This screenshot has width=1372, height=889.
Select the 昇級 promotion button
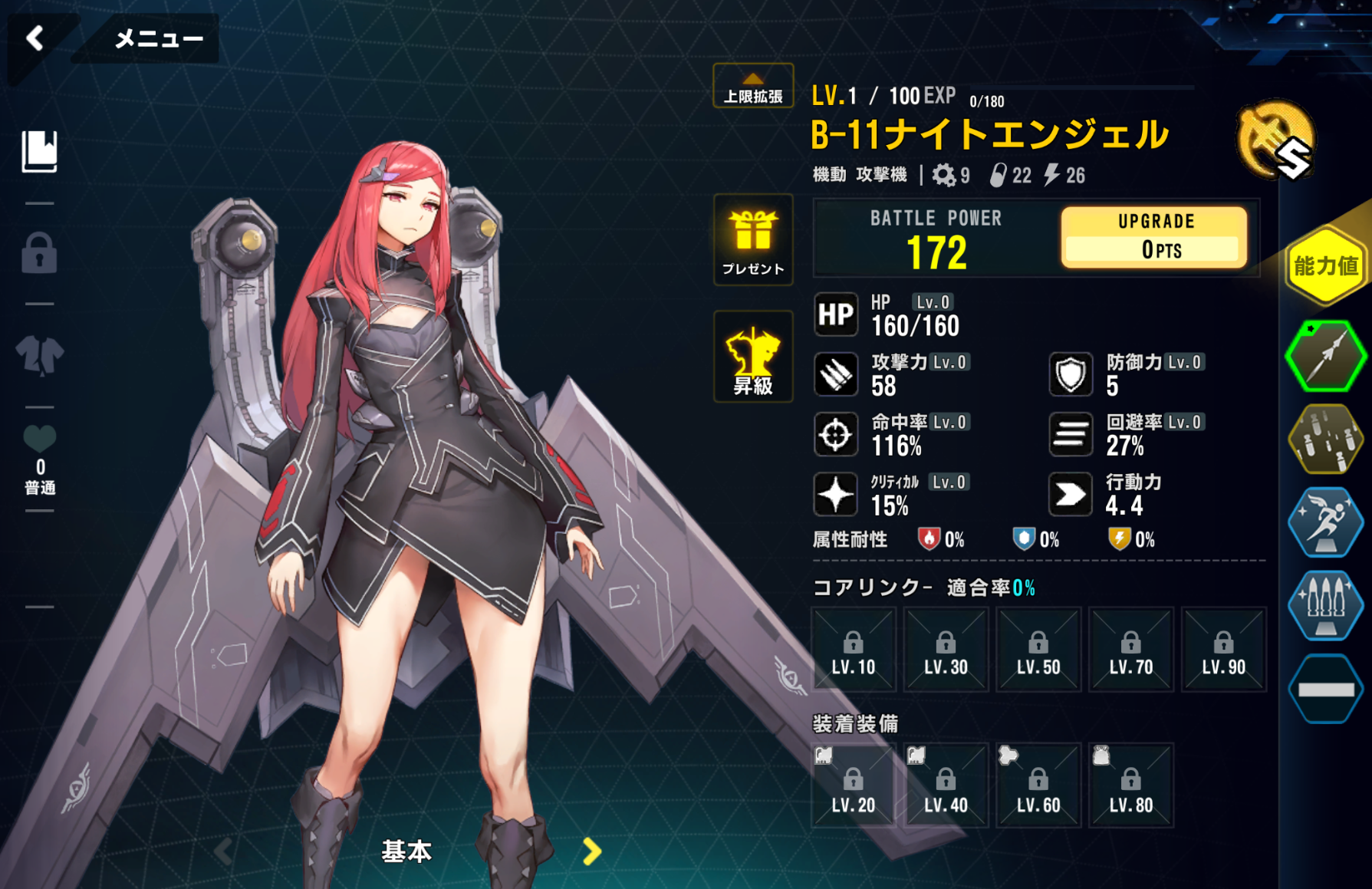point(753,357)
